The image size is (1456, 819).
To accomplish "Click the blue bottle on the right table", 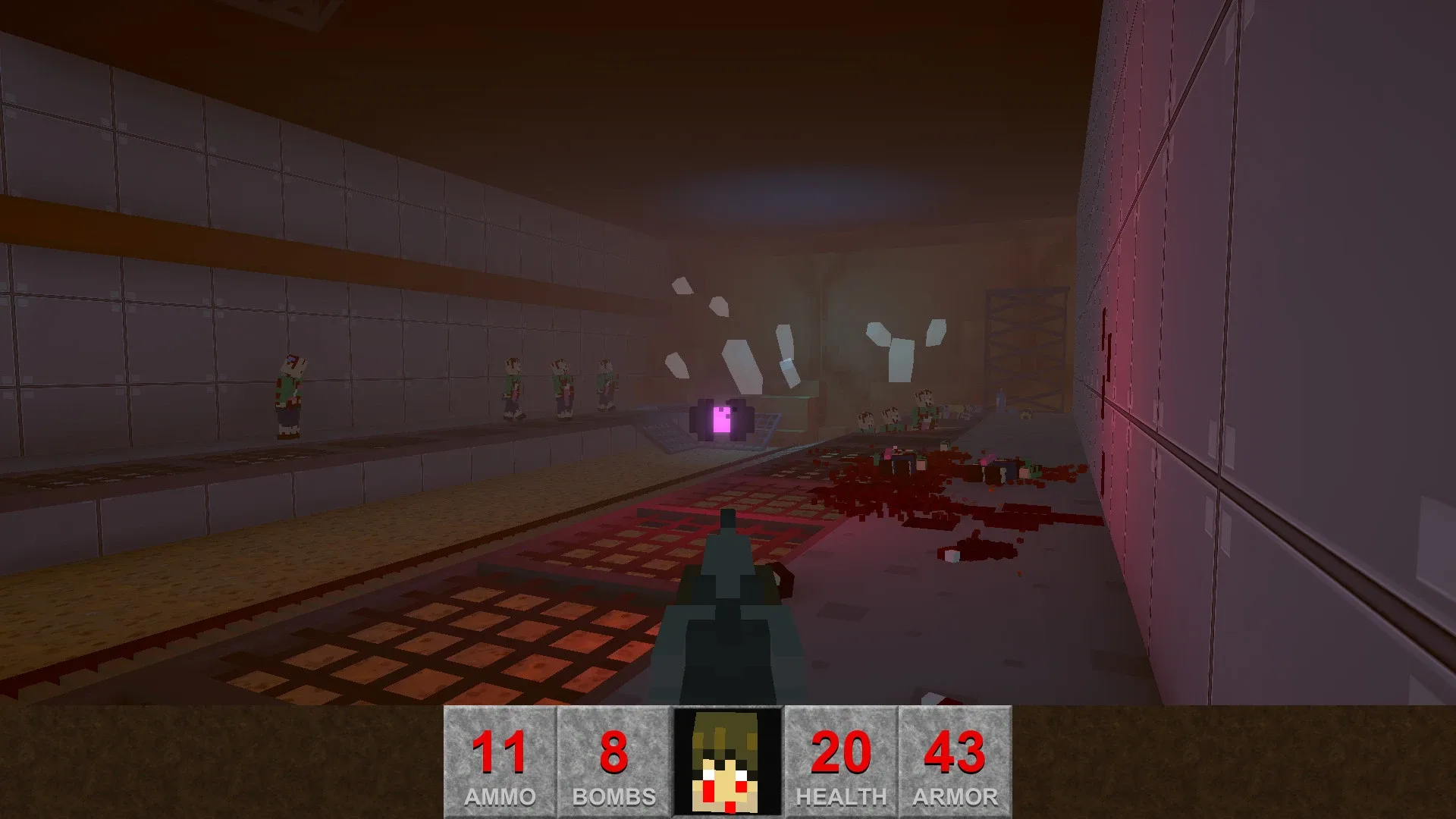I will 1001,400.
